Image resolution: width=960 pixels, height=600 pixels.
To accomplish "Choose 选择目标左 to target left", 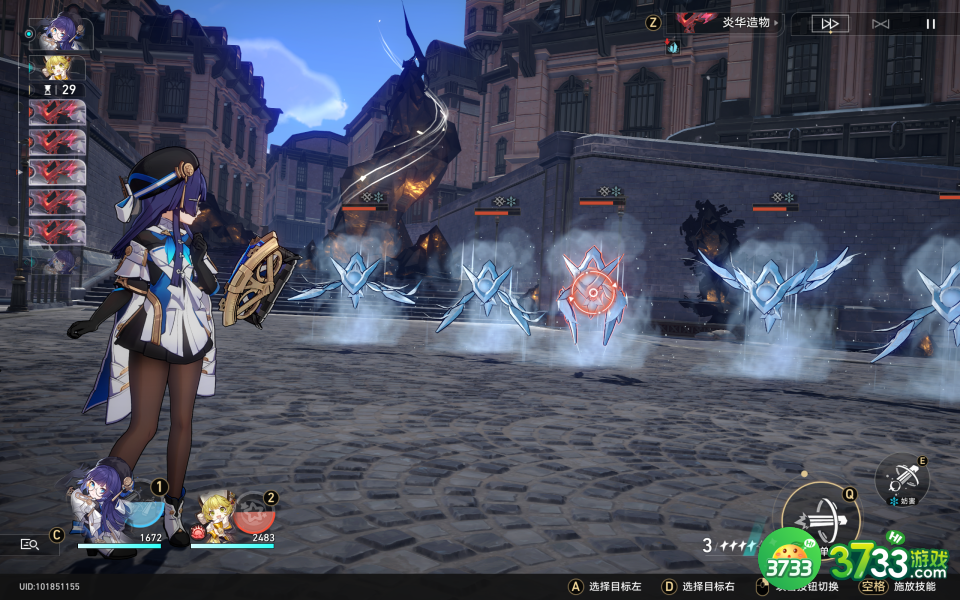I will (x=612, y=587).
